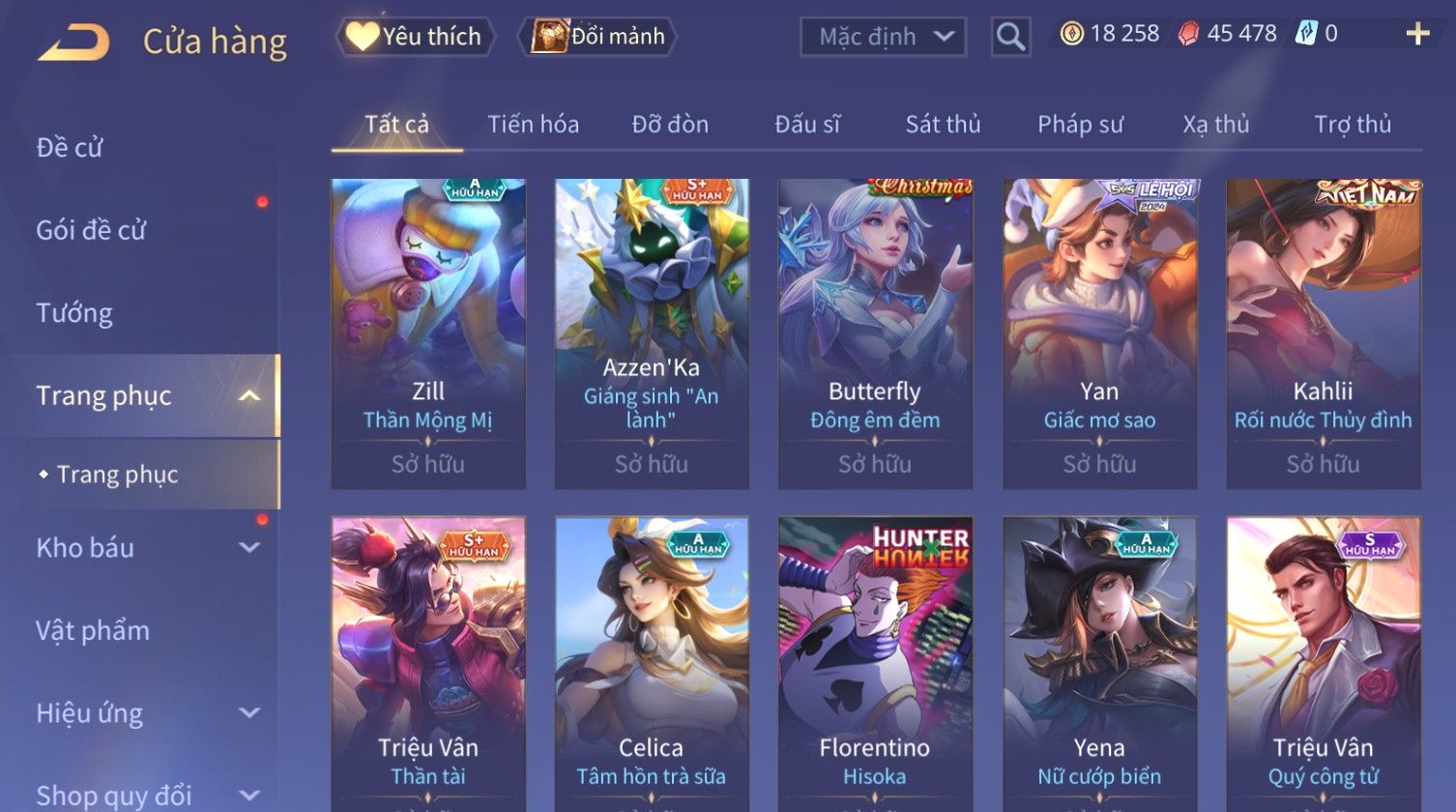Go back using the arrow button

pos(74,43)
